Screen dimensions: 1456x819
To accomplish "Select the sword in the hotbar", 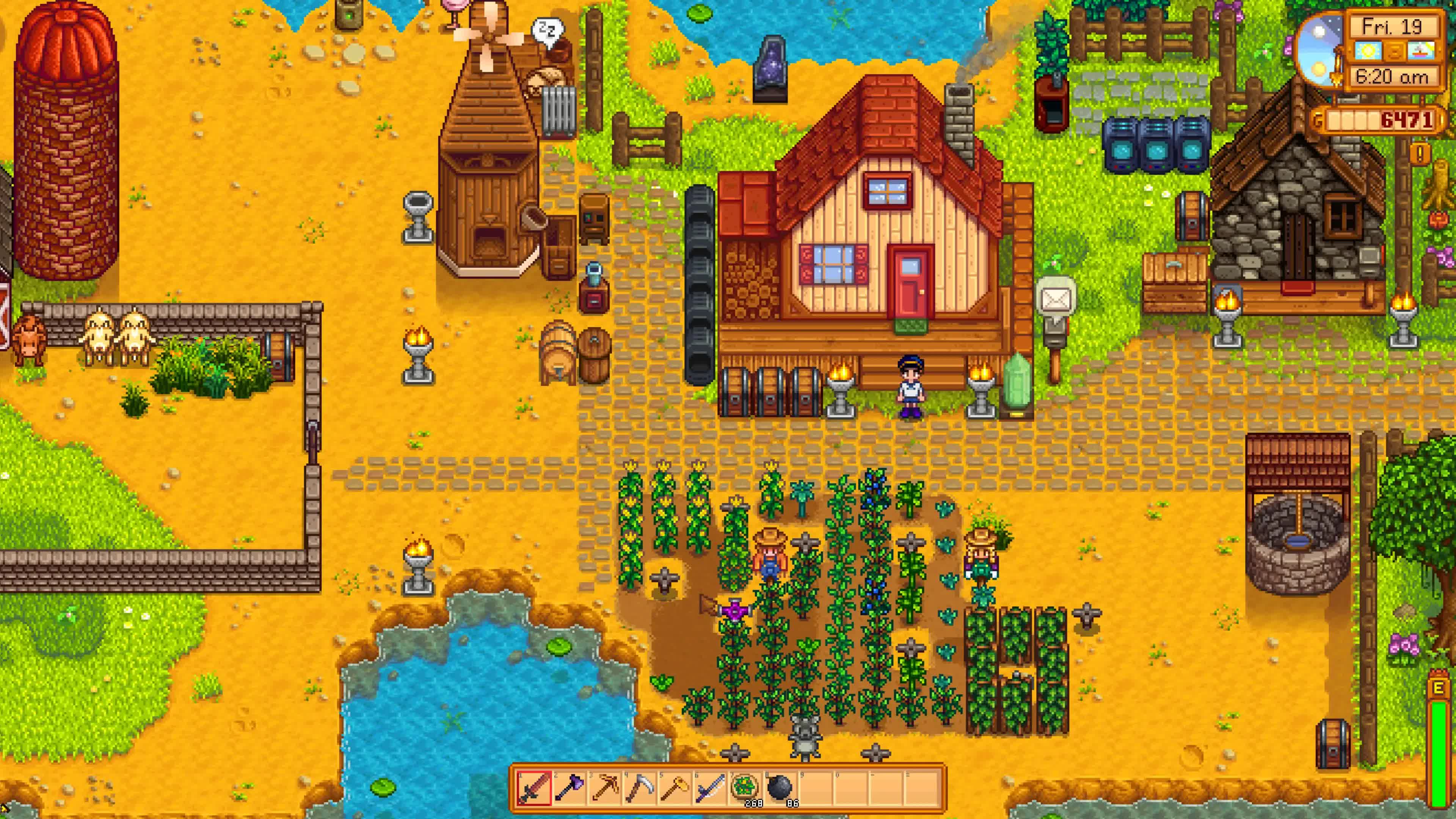I will click(x=534, y=788).
